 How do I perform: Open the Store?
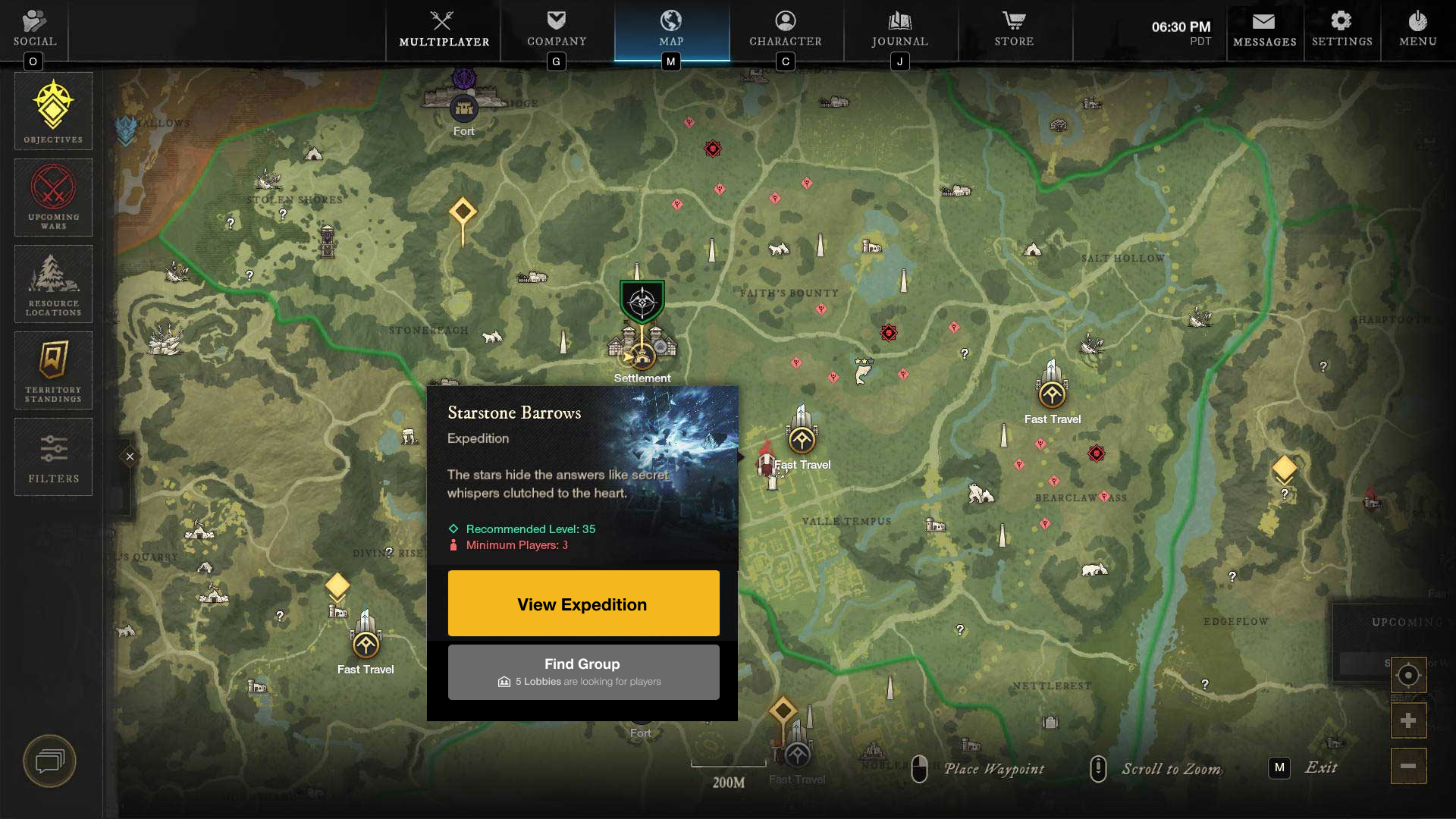[1014, 29]
